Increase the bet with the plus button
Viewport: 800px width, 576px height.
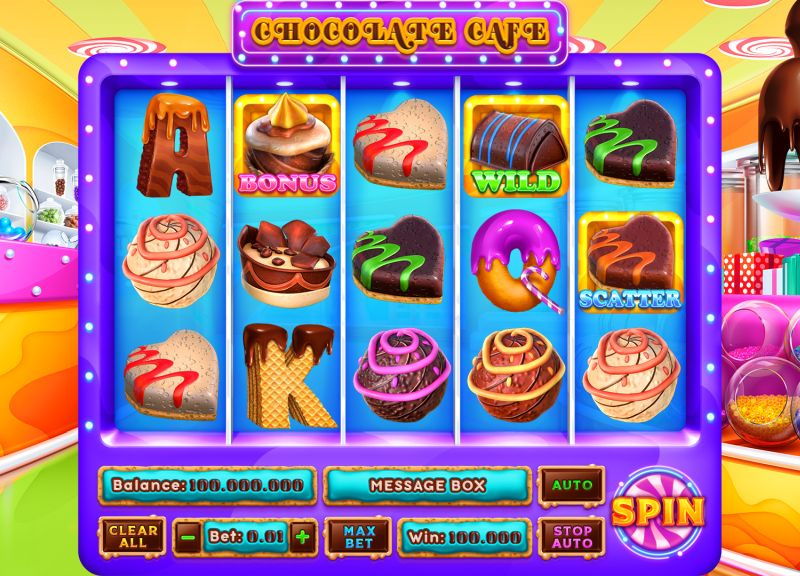(x=302, y=537)
